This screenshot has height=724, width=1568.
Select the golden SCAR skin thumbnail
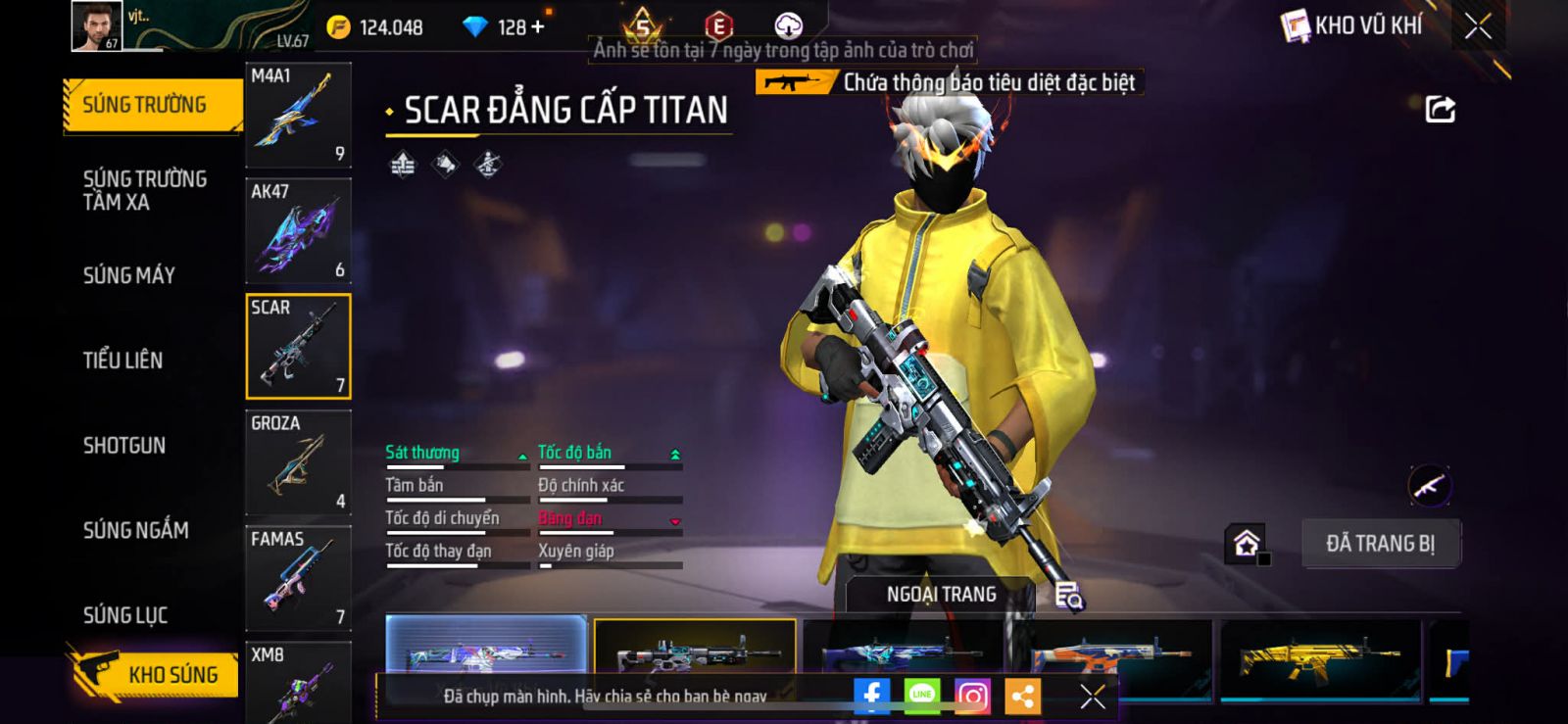1320,657
